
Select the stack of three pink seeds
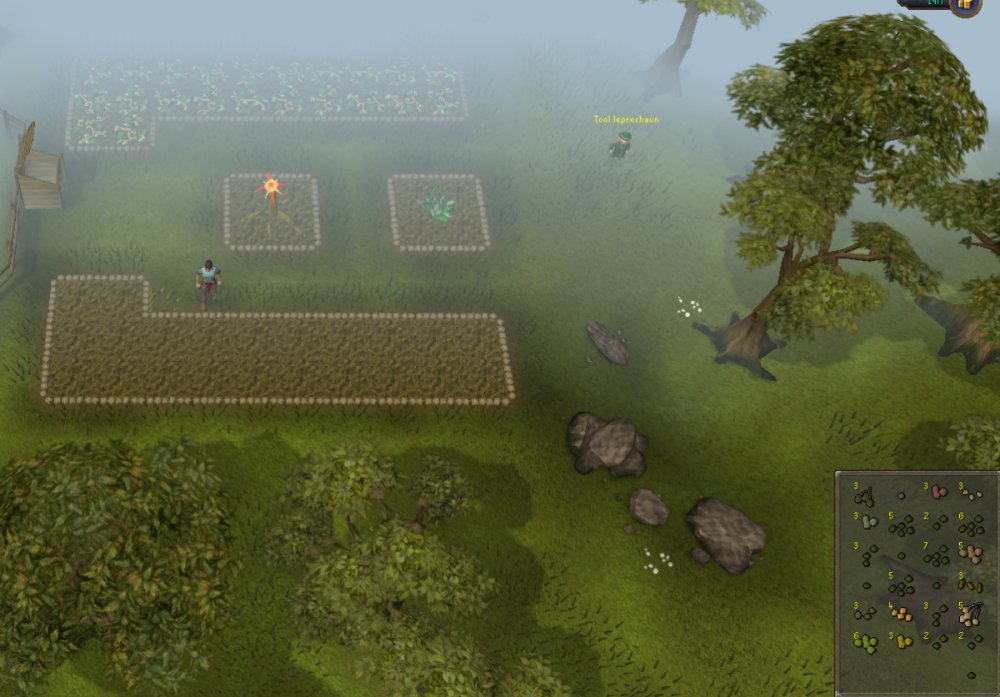937,493
